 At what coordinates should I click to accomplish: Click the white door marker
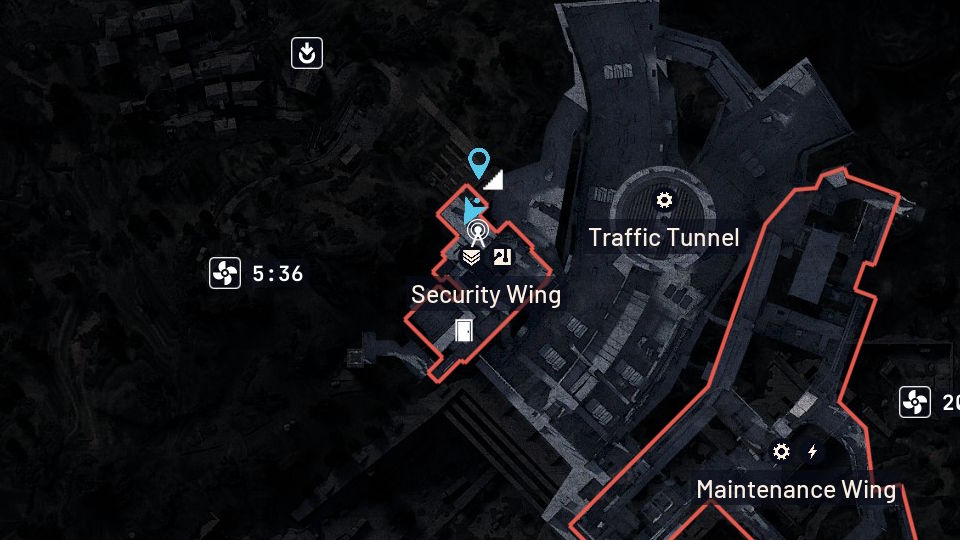pos(463,329)
